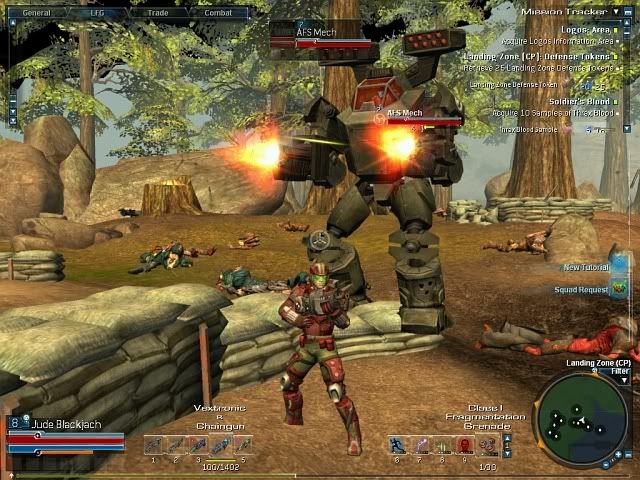Show the Combat chat tab

pyautogui.click(x=218, y=13)
